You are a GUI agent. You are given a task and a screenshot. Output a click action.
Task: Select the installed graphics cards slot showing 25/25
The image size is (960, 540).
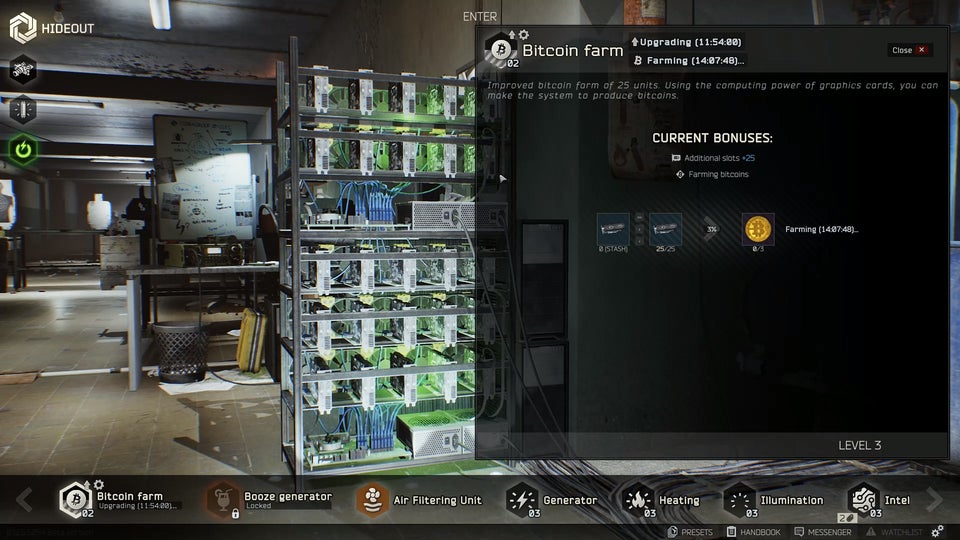point(665,229)
